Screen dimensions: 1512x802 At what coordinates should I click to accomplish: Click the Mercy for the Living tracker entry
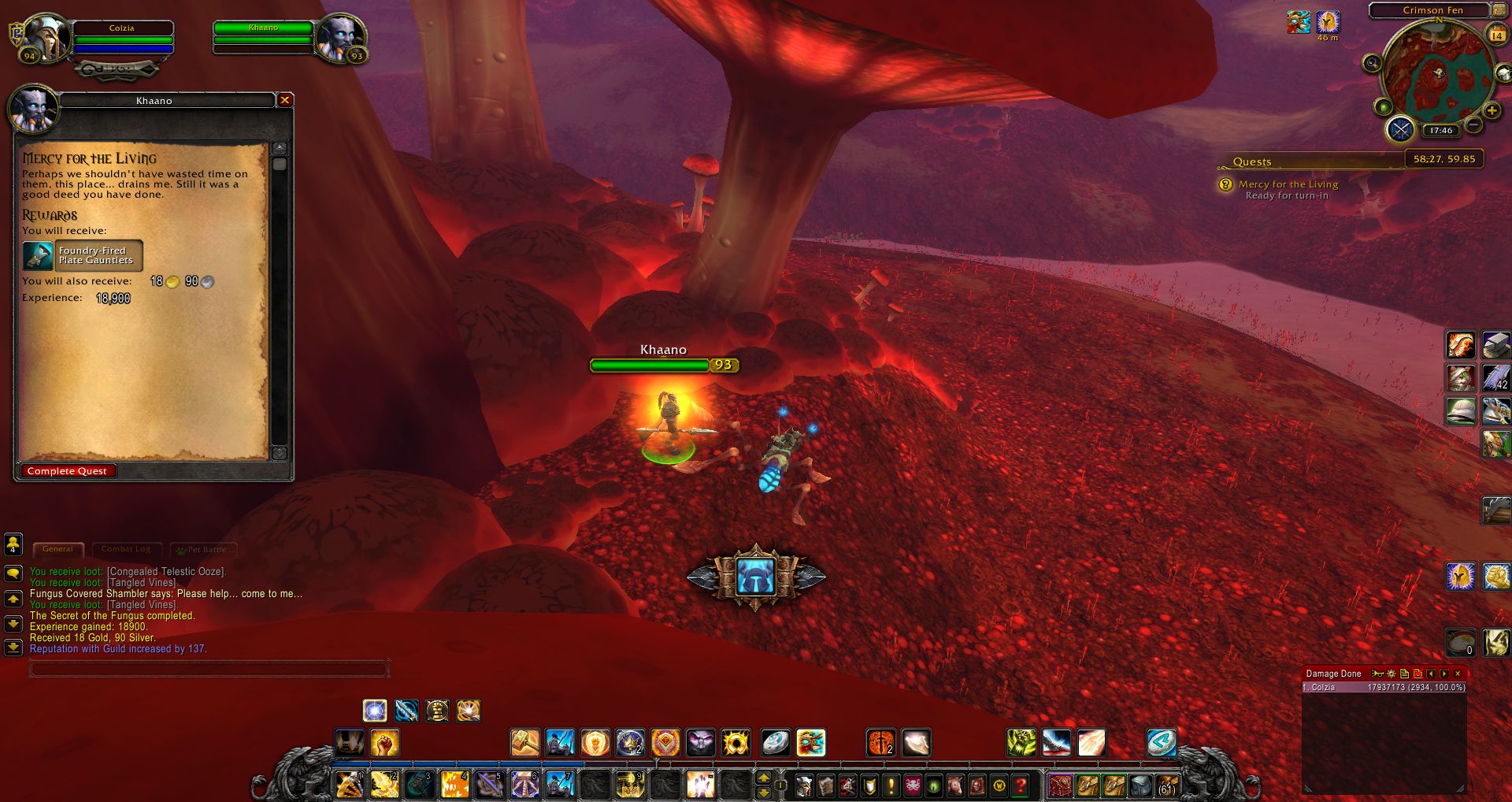[x=1288, y=184]
